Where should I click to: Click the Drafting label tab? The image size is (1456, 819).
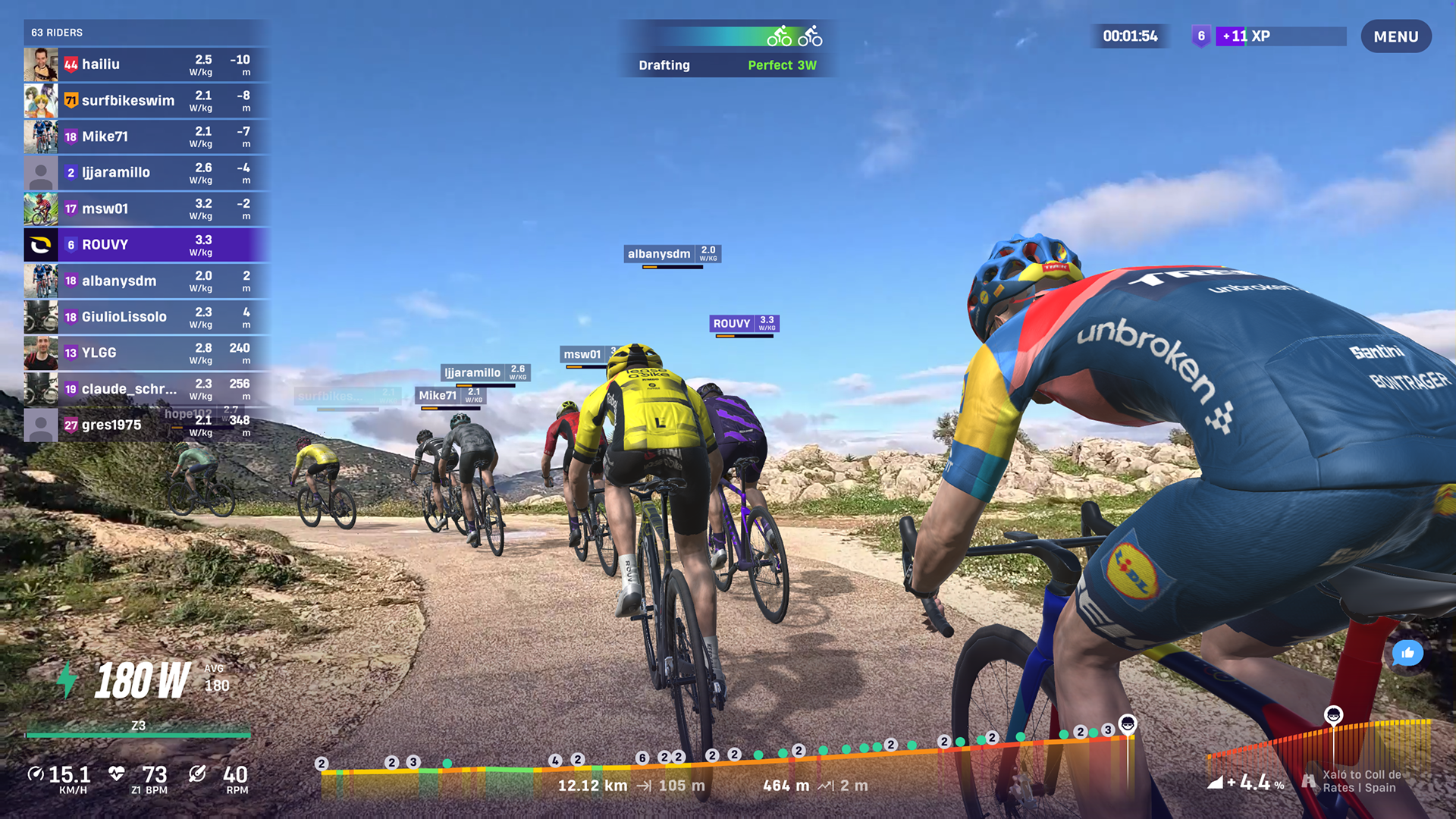coord(664,65)
